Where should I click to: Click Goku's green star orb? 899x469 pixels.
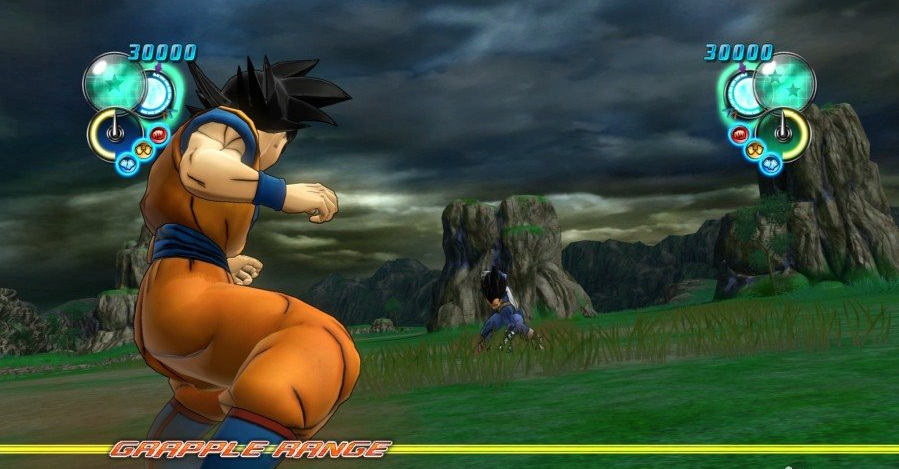tap(114, 81)
